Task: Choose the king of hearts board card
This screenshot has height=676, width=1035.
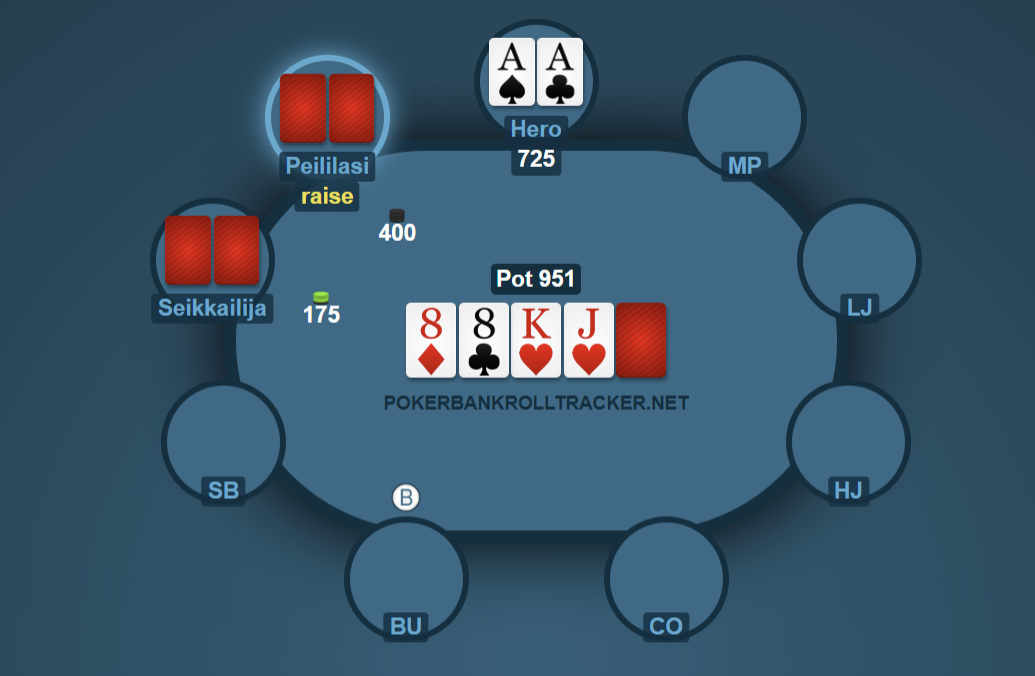Action: pyautogui.click(x=536, y=340)
